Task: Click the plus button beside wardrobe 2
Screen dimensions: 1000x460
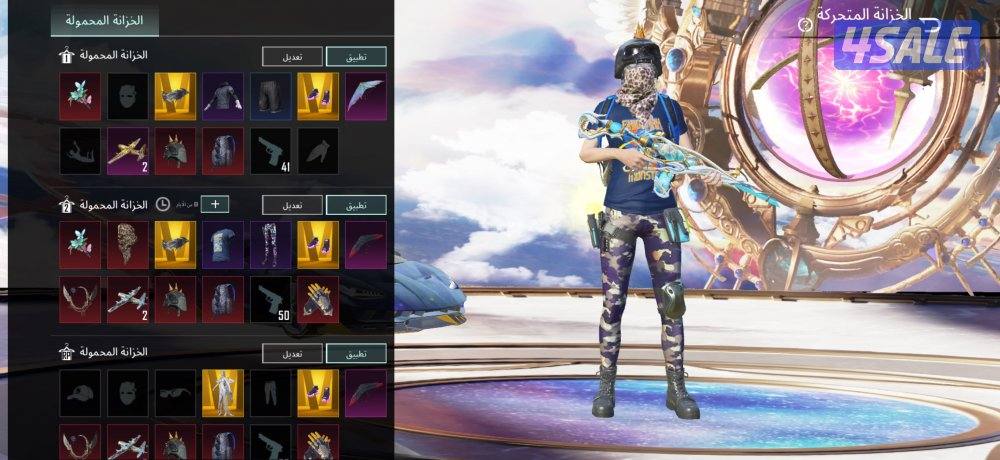Action: (x=214, y=205)
